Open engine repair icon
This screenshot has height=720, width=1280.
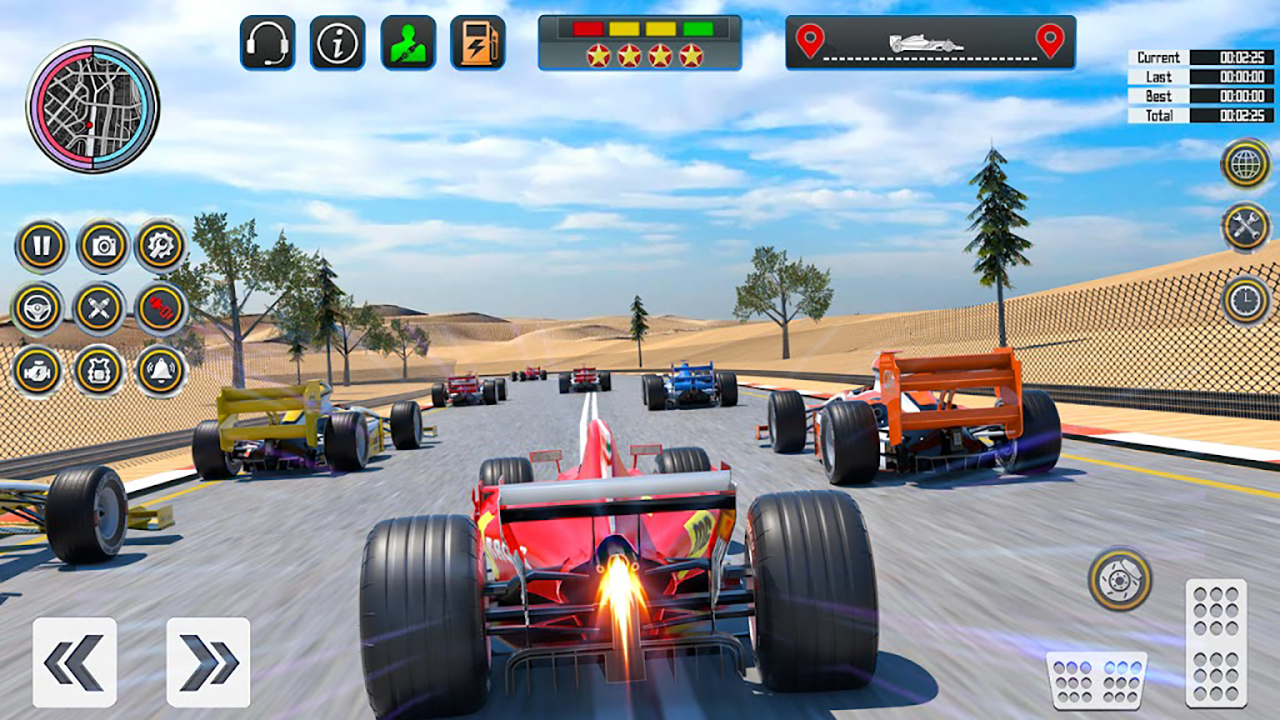(37, 370)
